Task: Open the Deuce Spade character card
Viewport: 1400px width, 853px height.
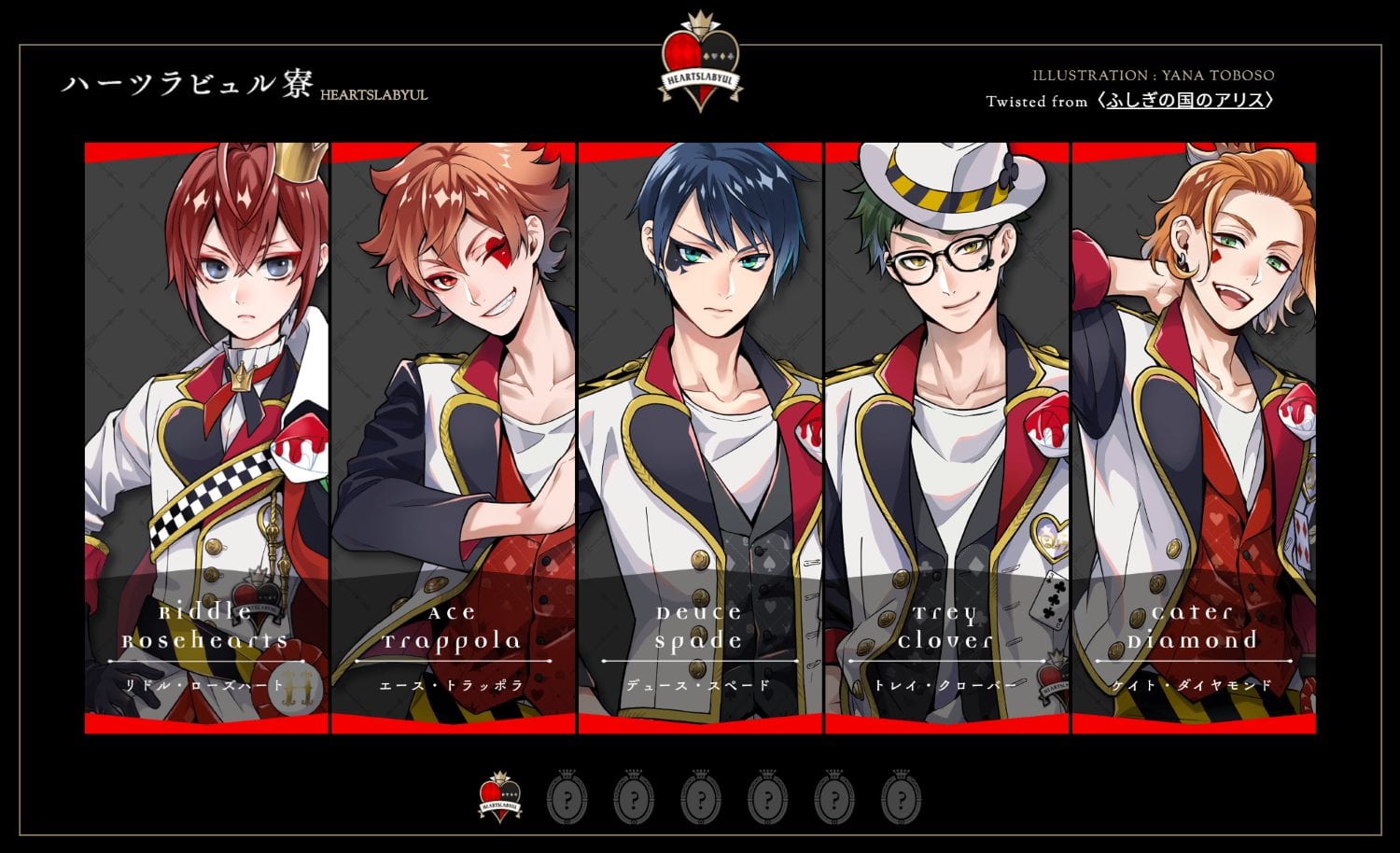Action: (700, 438)
